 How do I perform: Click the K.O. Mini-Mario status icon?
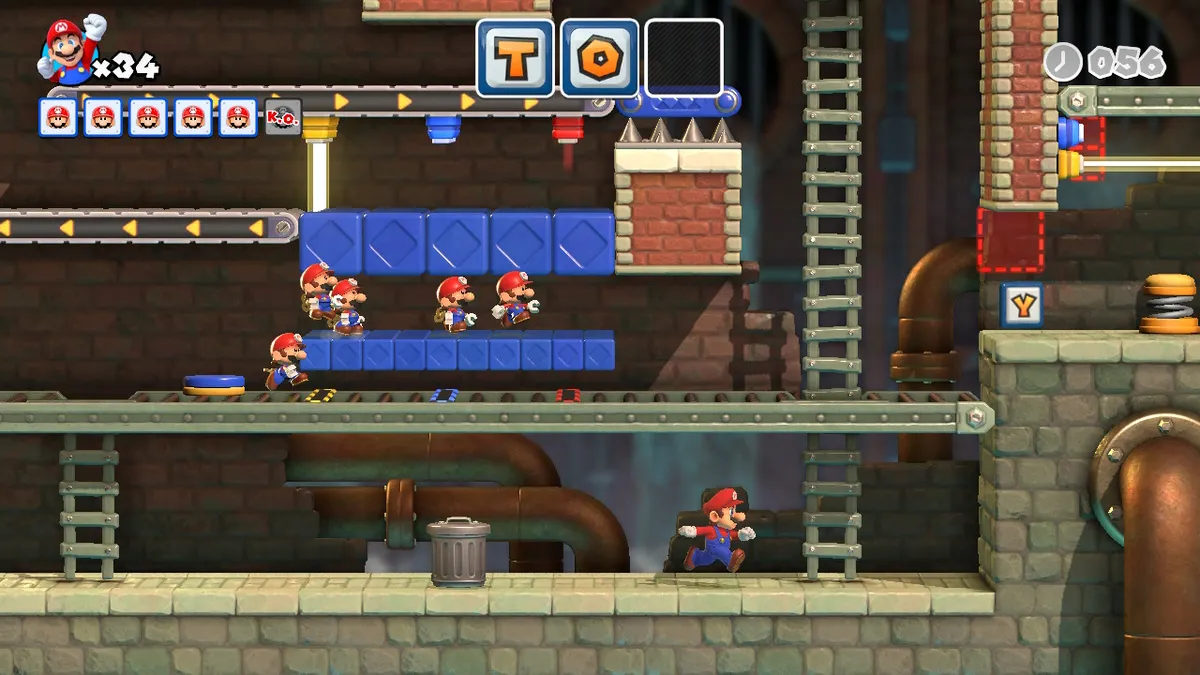tap(282, 117)
